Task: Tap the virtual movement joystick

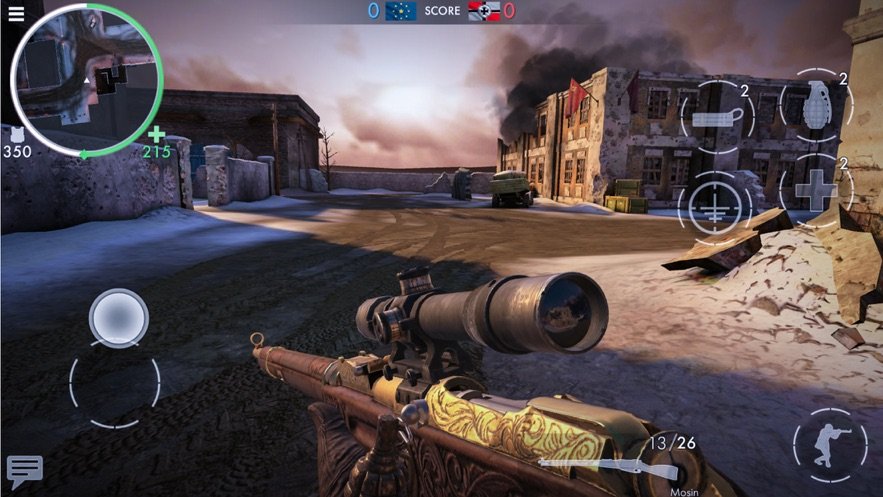Action: pos(118,320)
